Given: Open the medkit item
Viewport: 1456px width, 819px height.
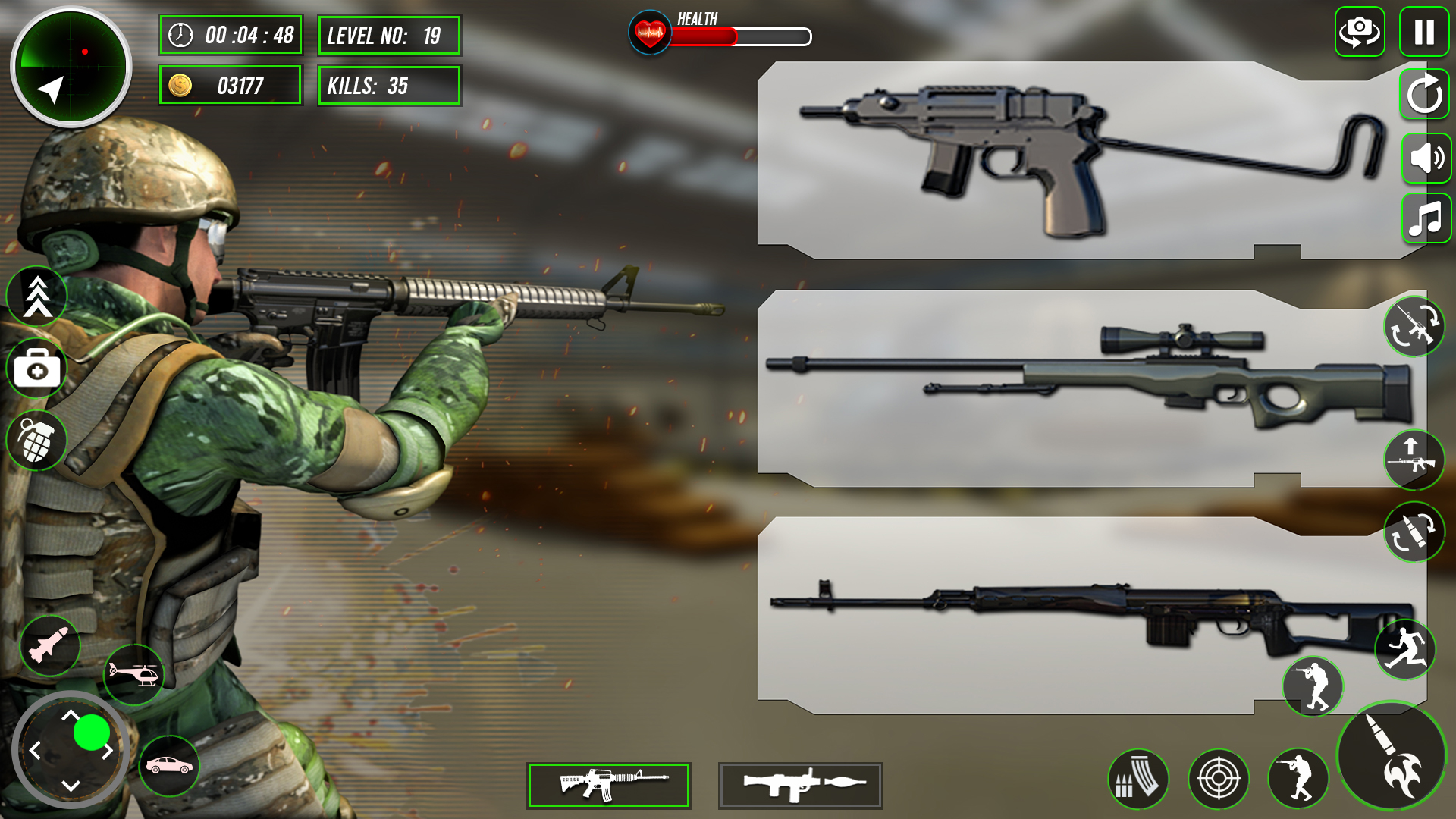Looking at the screenshot, I should coord(36,369).
